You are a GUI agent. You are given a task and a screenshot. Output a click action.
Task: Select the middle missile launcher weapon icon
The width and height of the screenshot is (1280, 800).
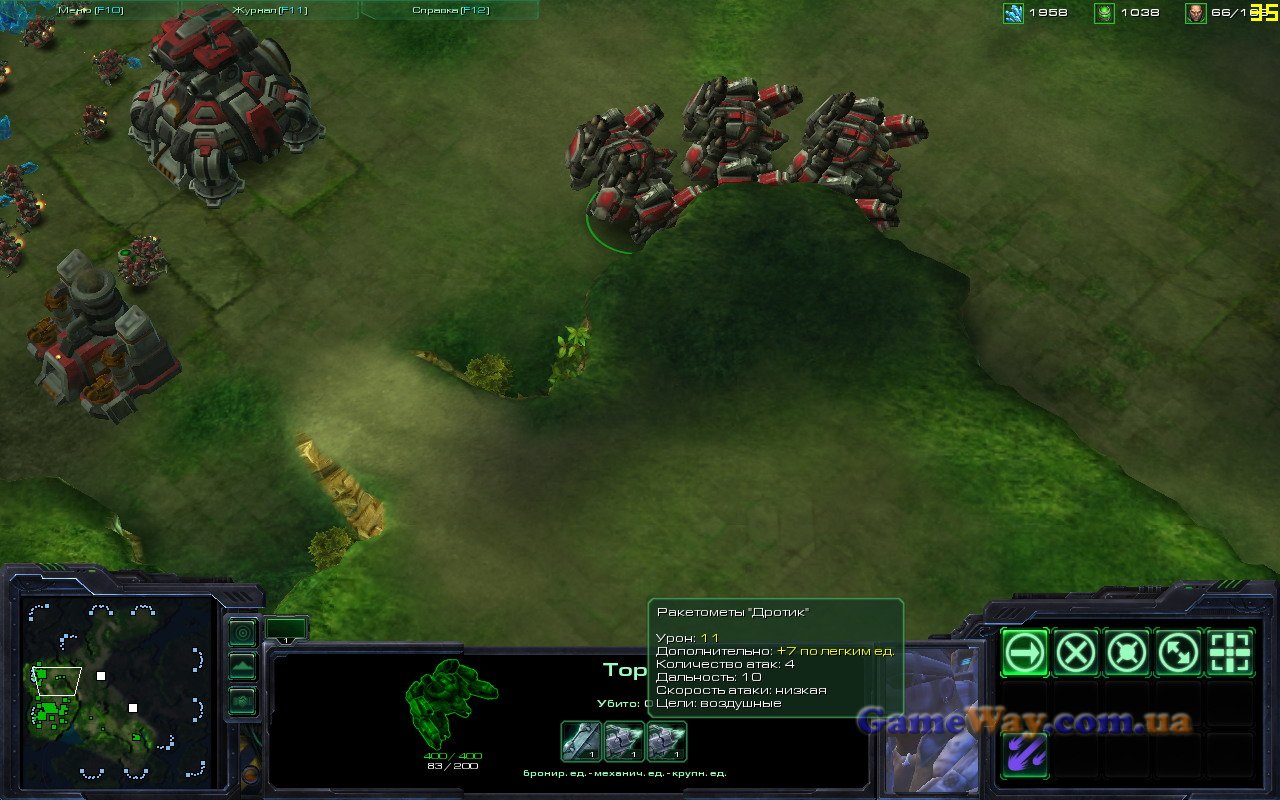click(624, 741)
